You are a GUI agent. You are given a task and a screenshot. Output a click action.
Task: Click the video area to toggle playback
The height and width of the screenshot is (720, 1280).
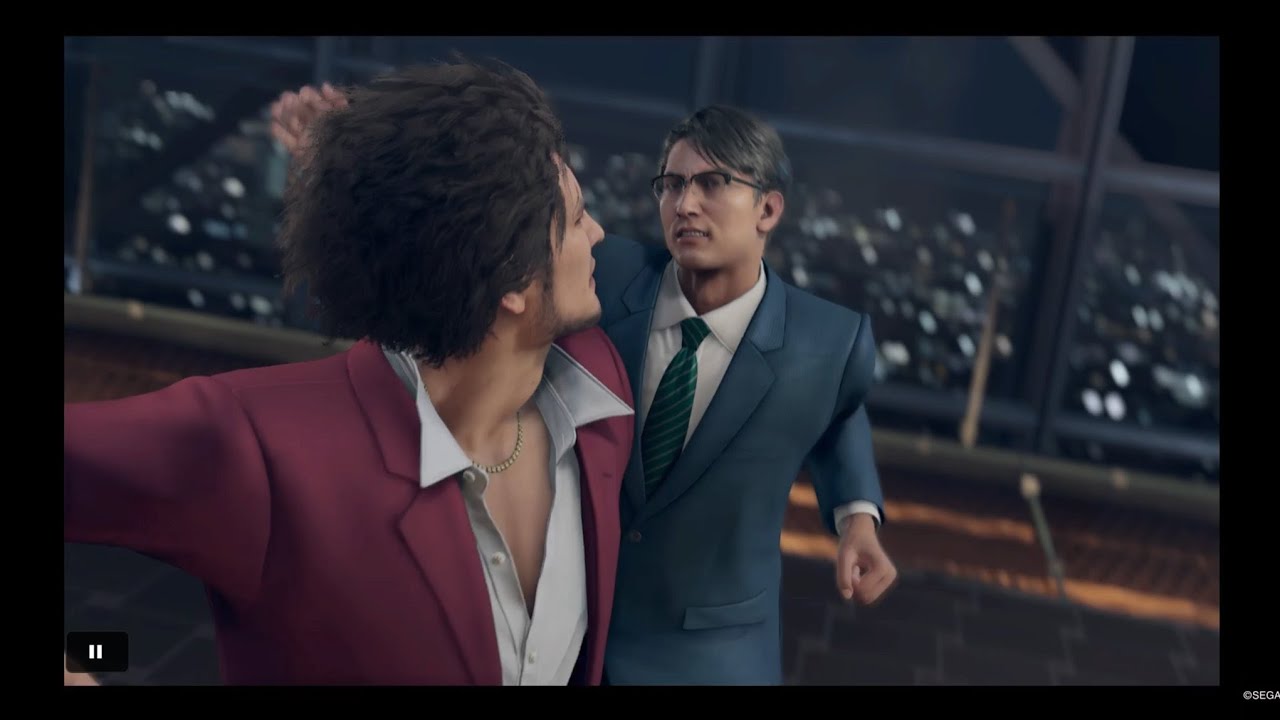(x=640, y=360)
